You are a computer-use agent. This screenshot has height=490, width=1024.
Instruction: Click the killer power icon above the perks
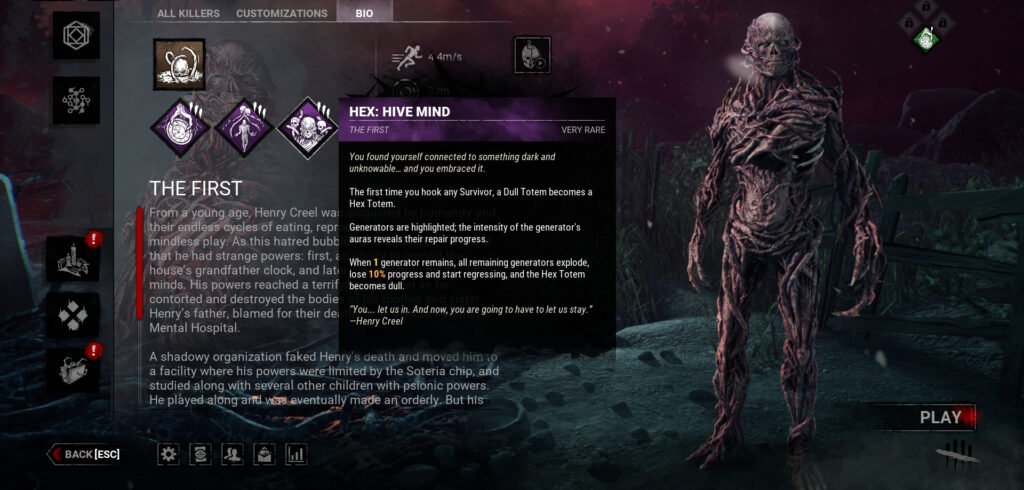[179, 64]
